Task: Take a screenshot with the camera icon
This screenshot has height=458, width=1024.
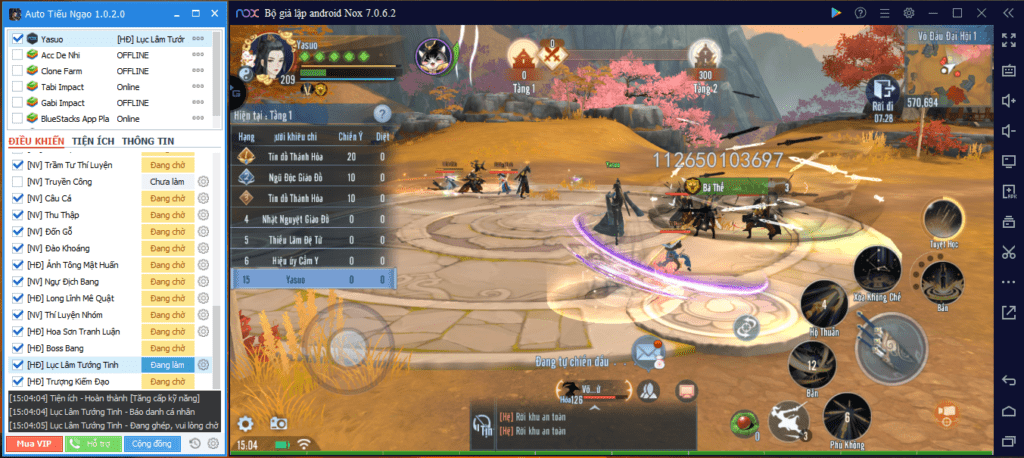Action: 279,424
